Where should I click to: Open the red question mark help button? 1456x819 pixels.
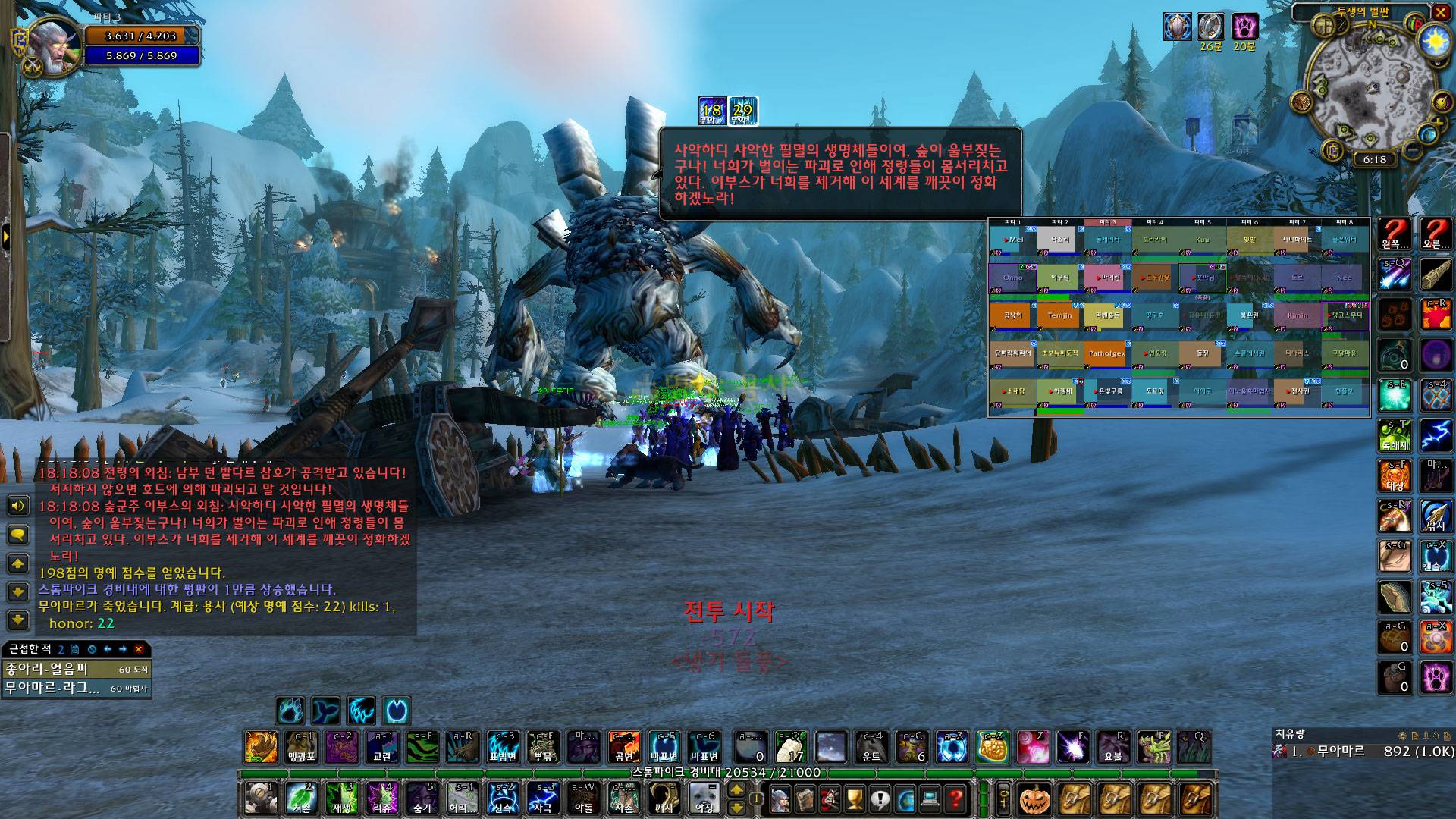pyautogui.click(x=955, y=798)
